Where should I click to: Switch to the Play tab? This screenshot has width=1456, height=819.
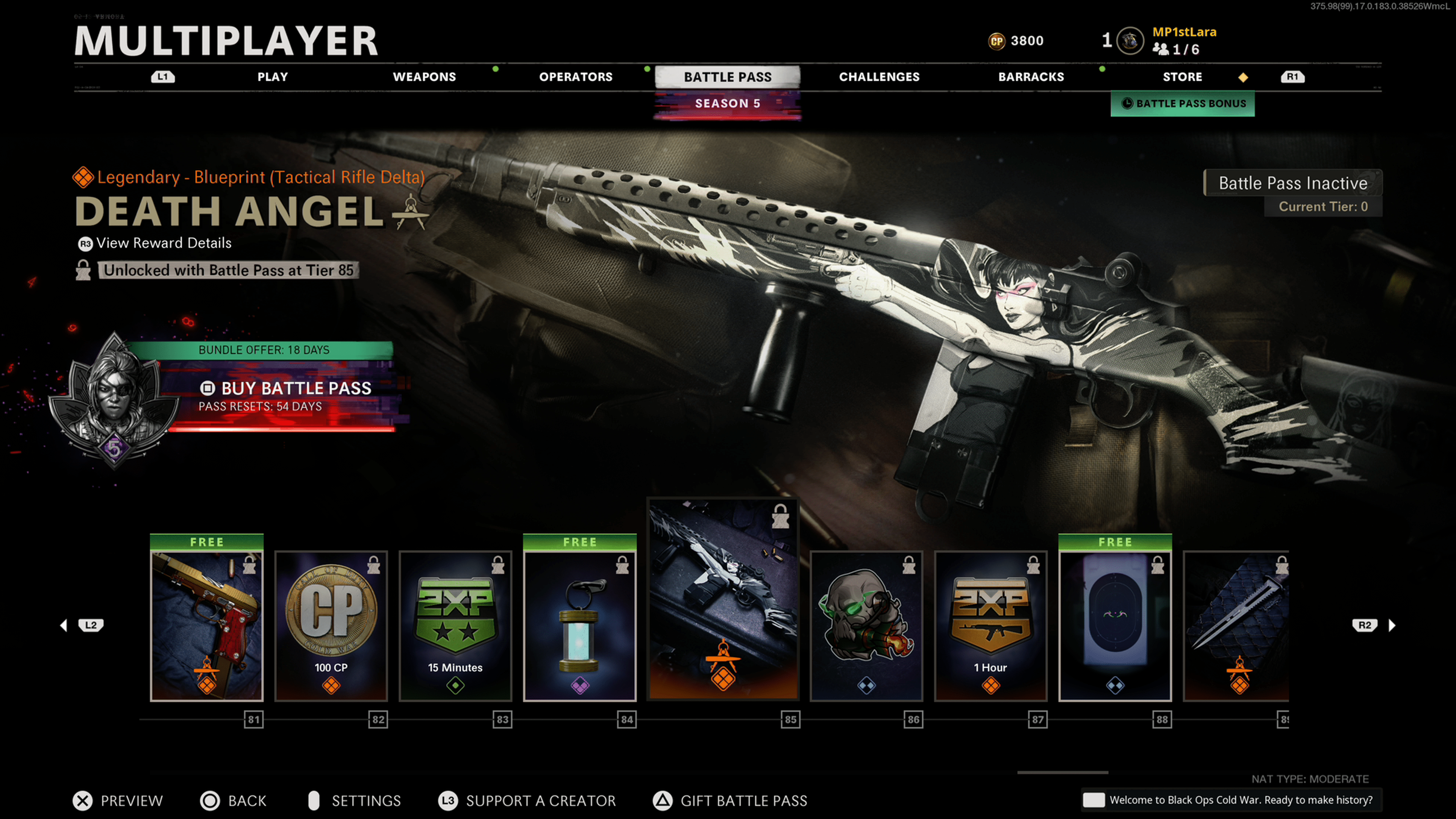tap(273, 77)
